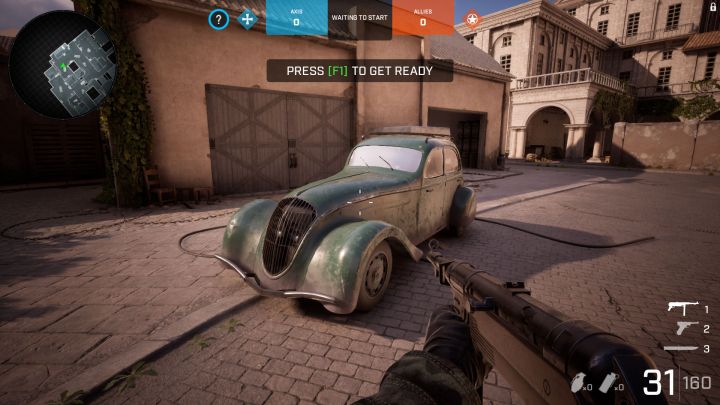Select the orange Allies team panel

[x=422, y=18]
